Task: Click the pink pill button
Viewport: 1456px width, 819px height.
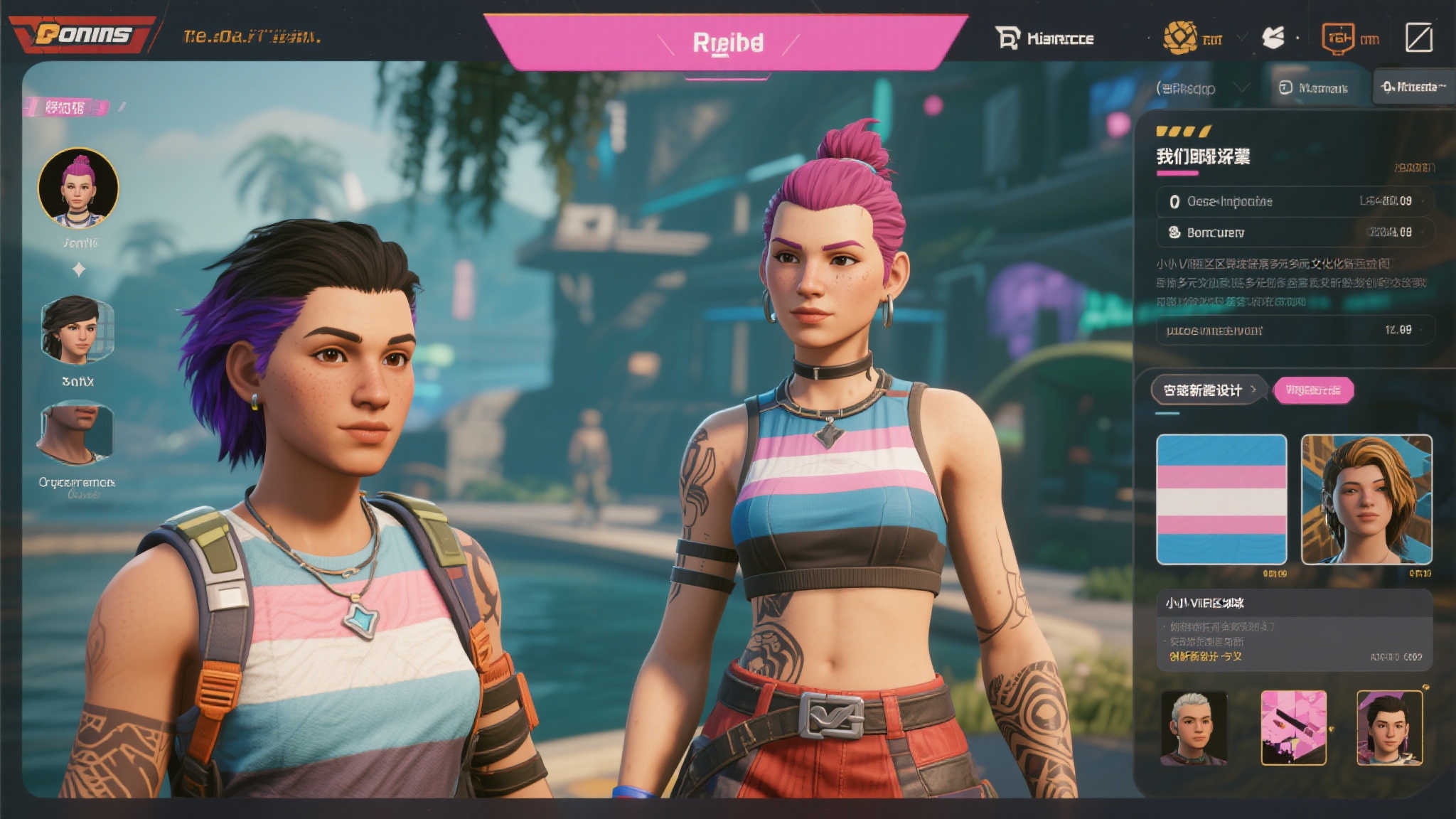Action: (1313, 390)
